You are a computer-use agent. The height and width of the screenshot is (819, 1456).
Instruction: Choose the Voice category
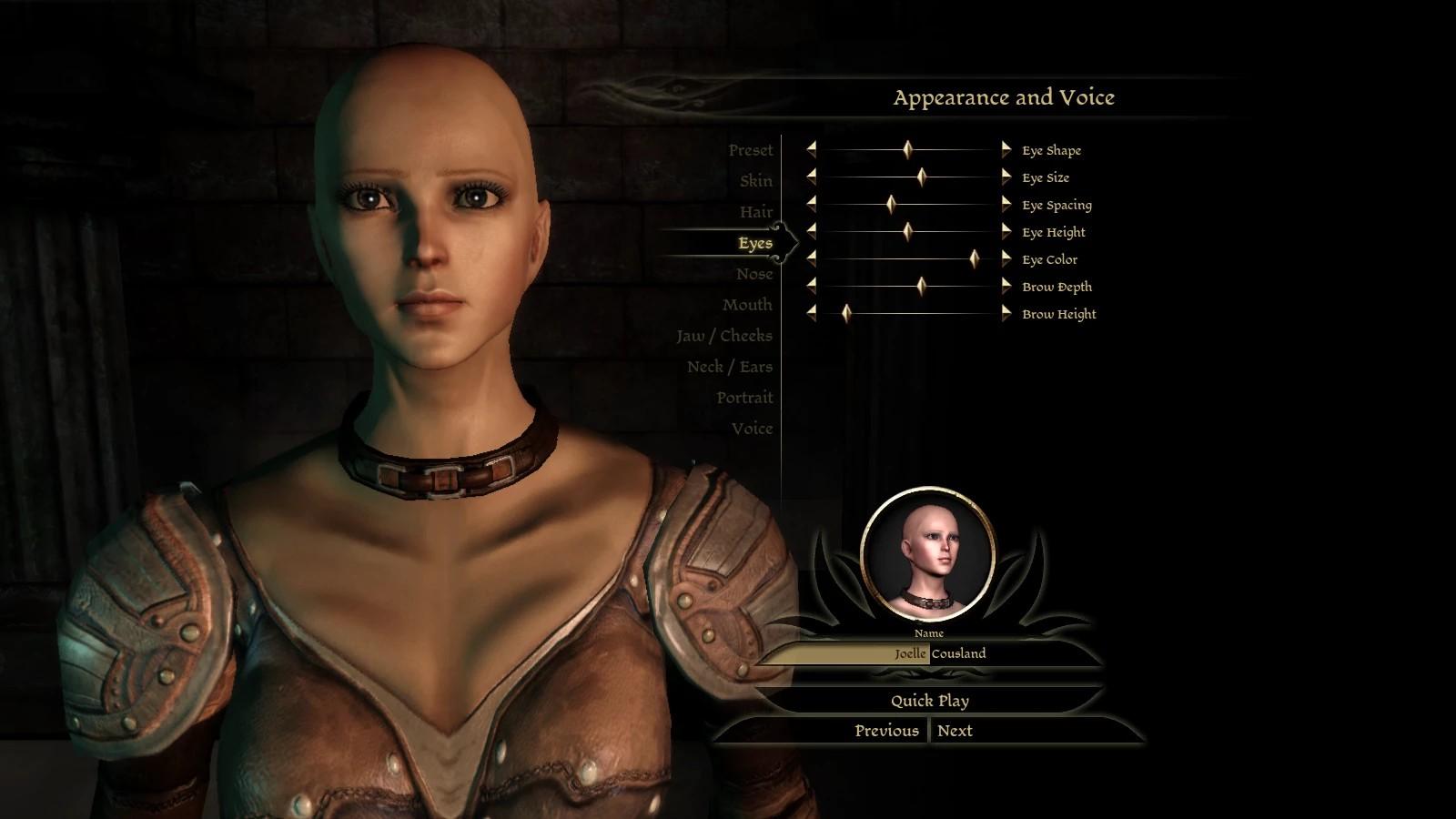(x=752, y=429)
